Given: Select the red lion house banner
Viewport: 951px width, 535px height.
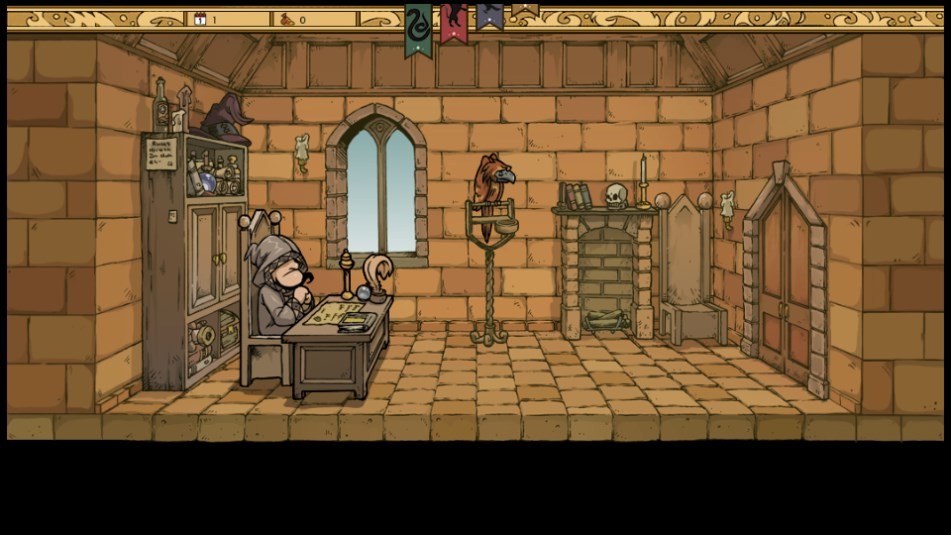Looking at the screenshot, I should pos(453,20).
